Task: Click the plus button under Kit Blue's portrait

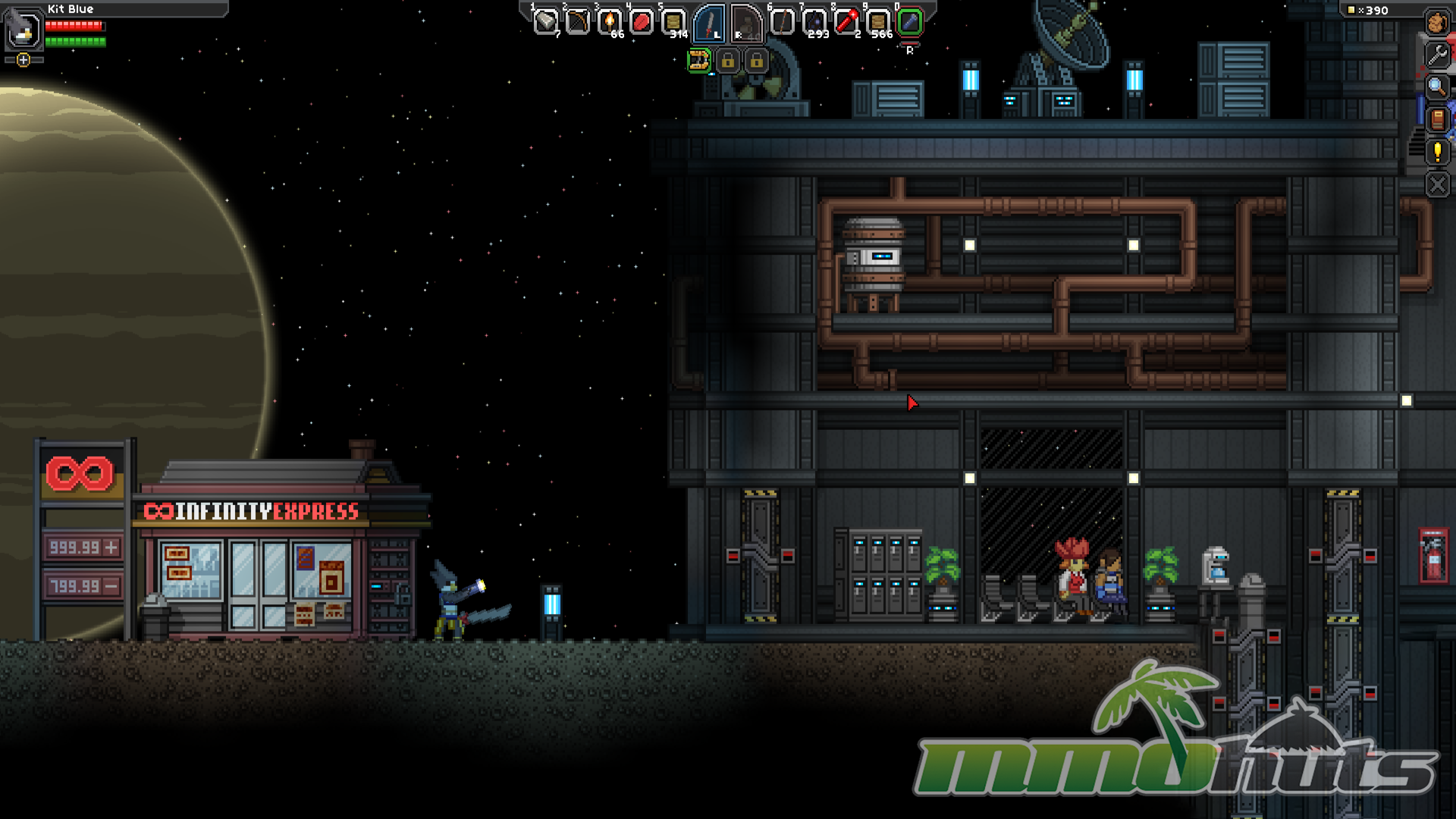Action: click(x=24, y=60)
